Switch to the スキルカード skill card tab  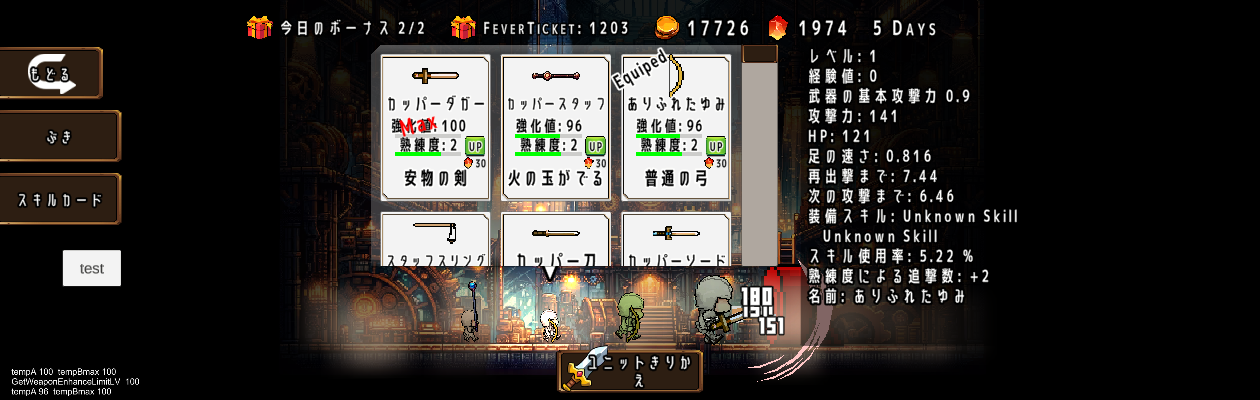[x=60, y=199]
